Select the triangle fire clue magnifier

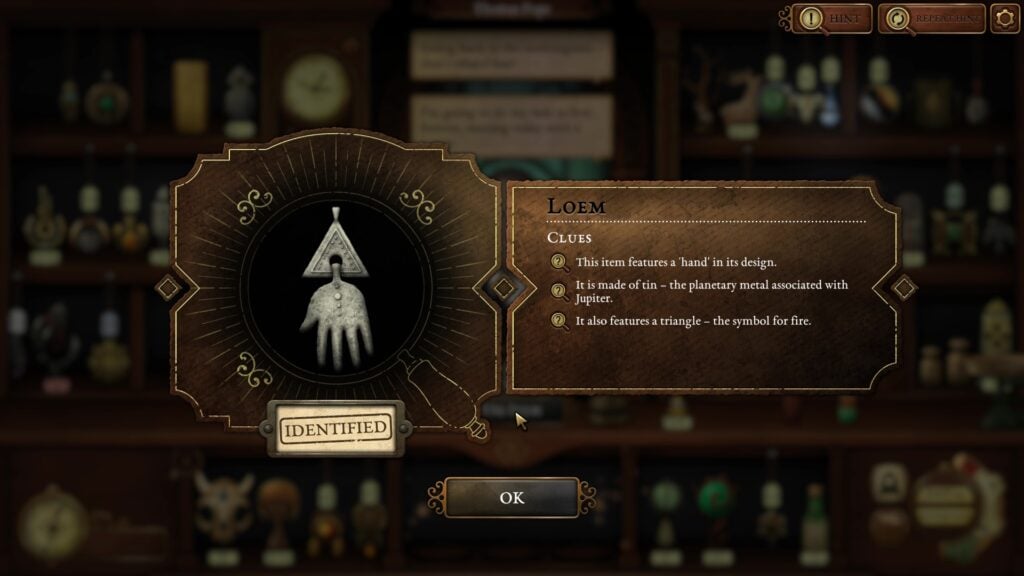pos(559,322)
